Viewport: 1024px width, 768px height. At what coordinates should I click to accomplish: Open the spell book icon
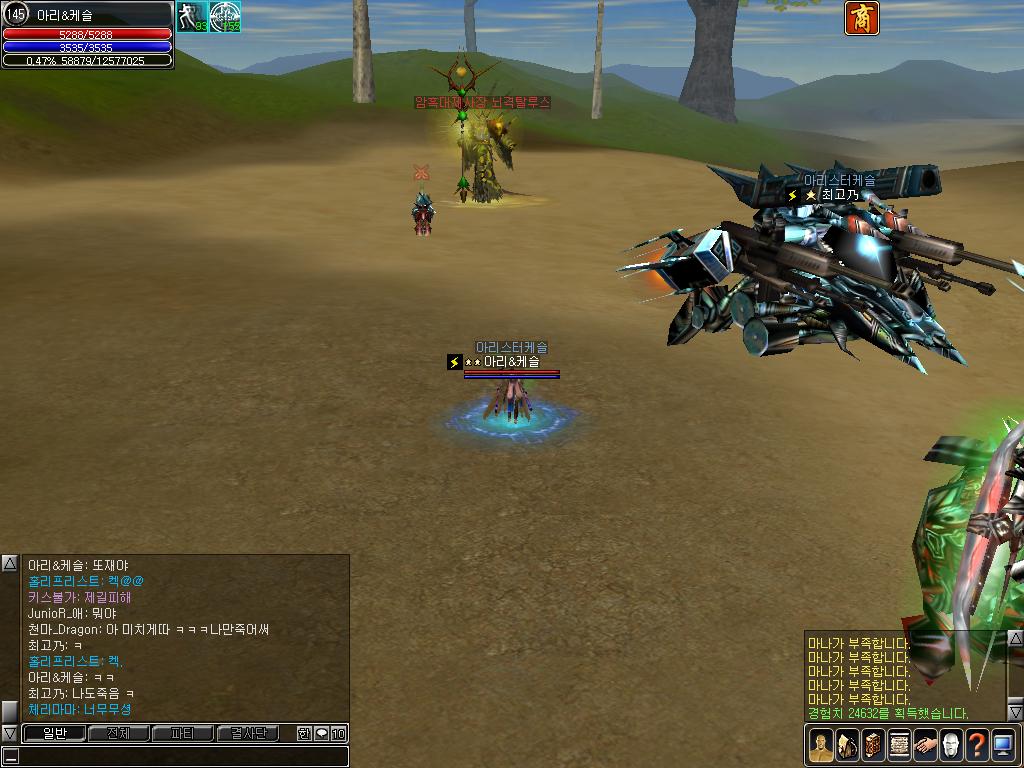coord(873,745)
